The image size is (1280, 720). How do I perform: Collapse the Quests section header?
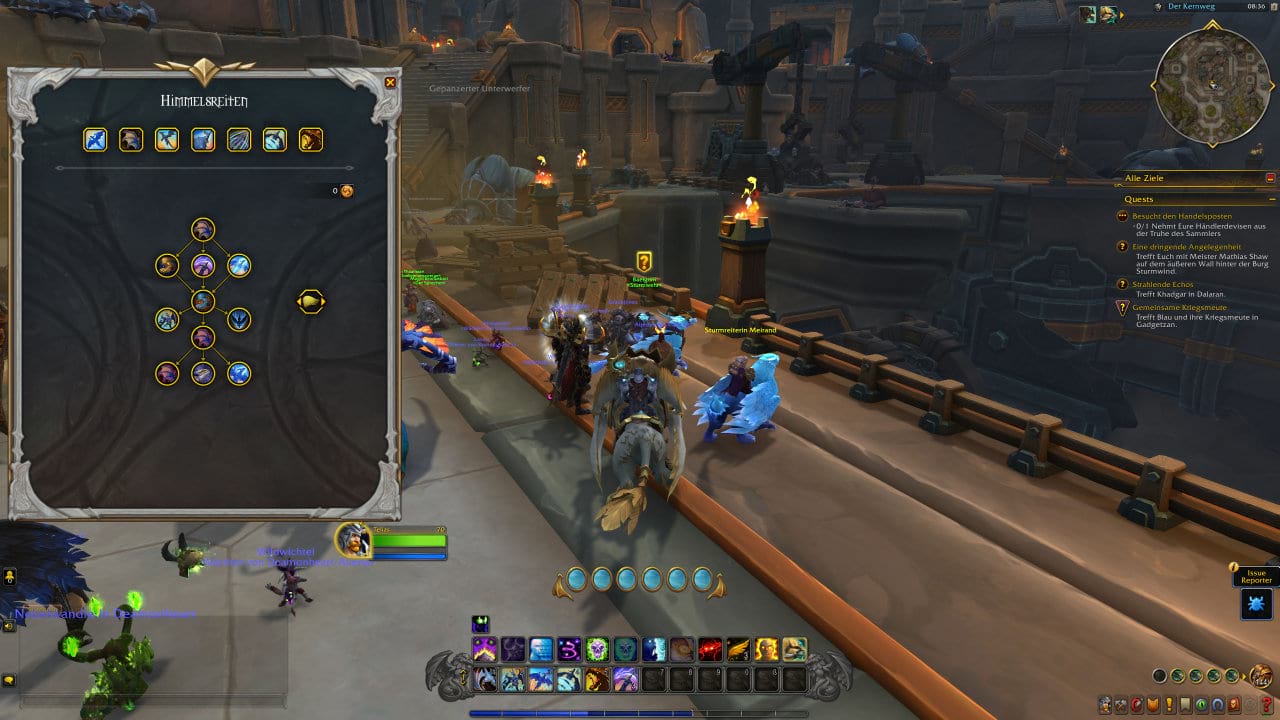[1270, 199]
